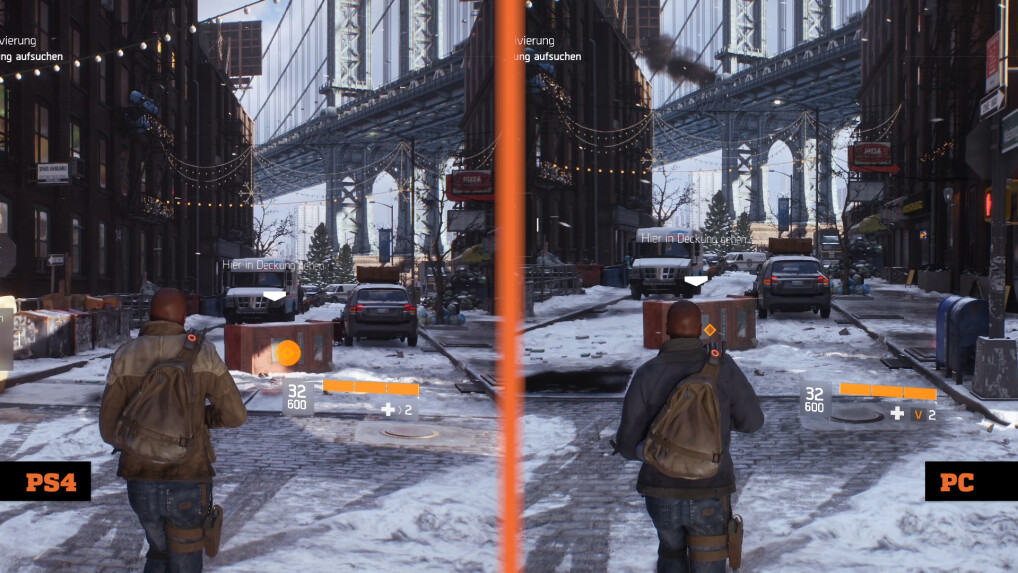Click the orange PS4 label badge
1018x573 pixels.
(45, 482)
